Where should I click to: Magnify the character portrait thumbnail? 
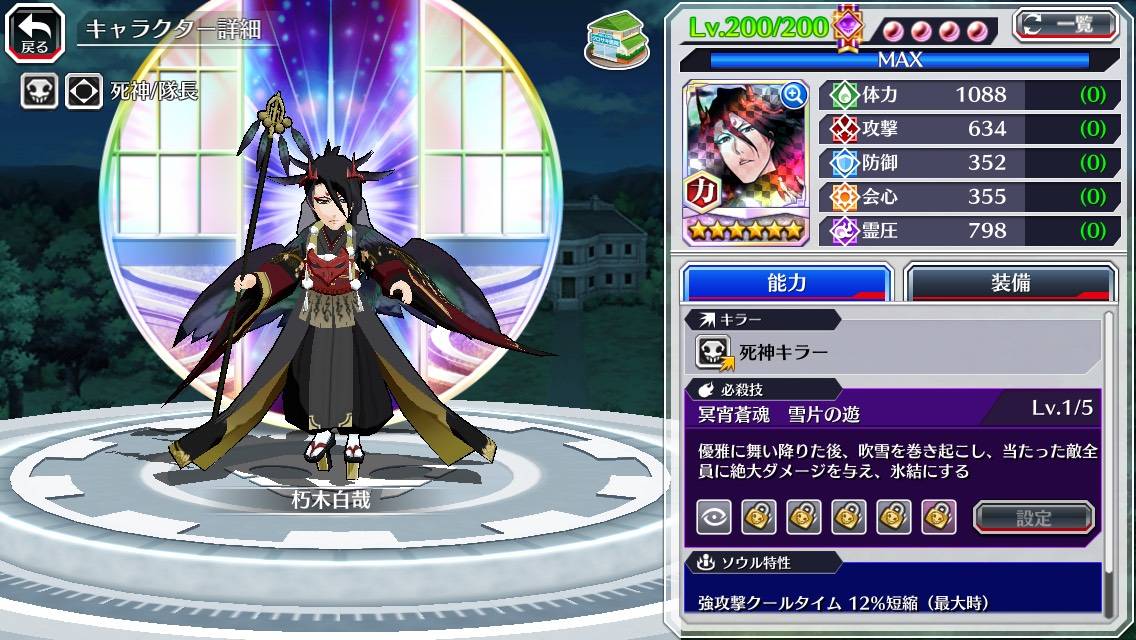point(794,95)
